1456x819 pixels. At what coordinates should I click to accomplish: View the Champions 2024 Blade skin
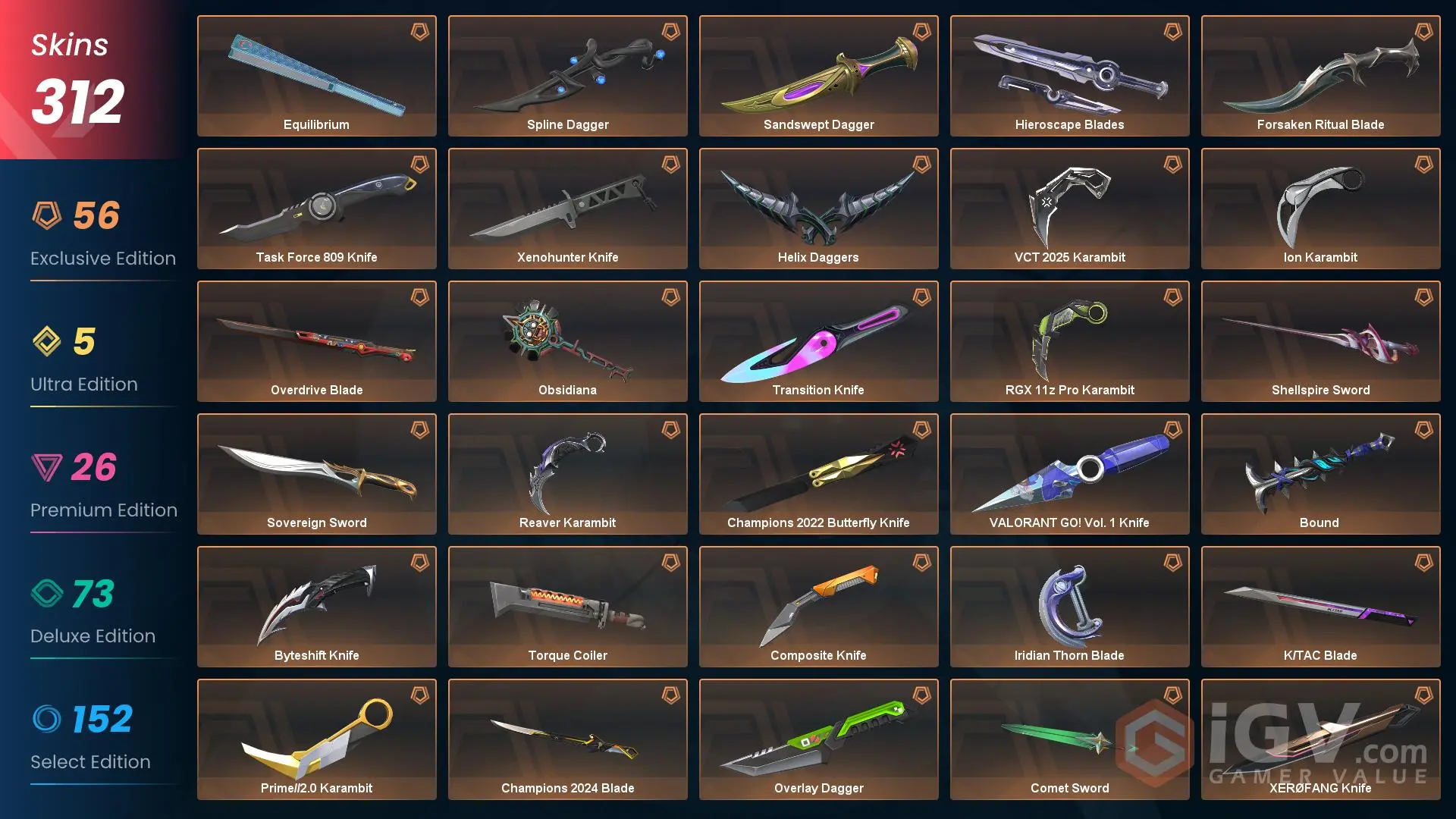[567, 739]
